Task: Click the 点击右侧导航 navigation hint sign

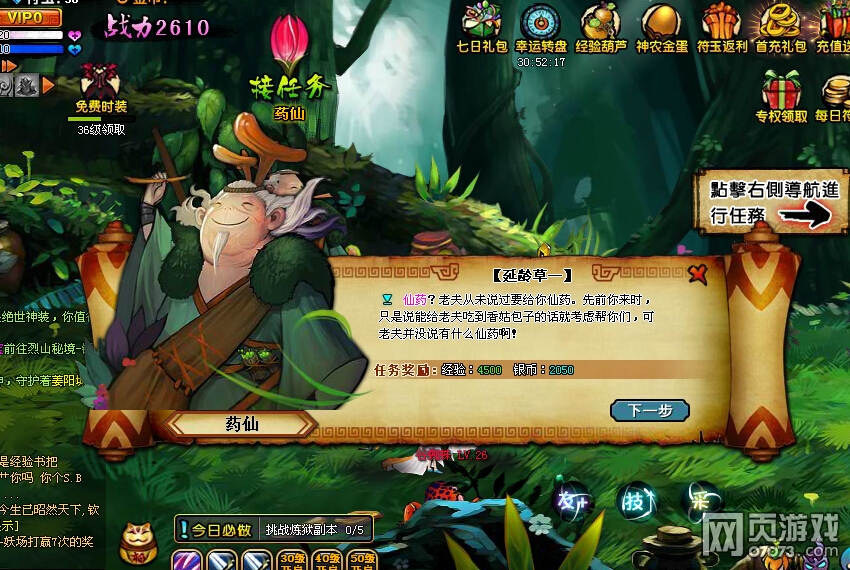Action: (x=767, y=201)
